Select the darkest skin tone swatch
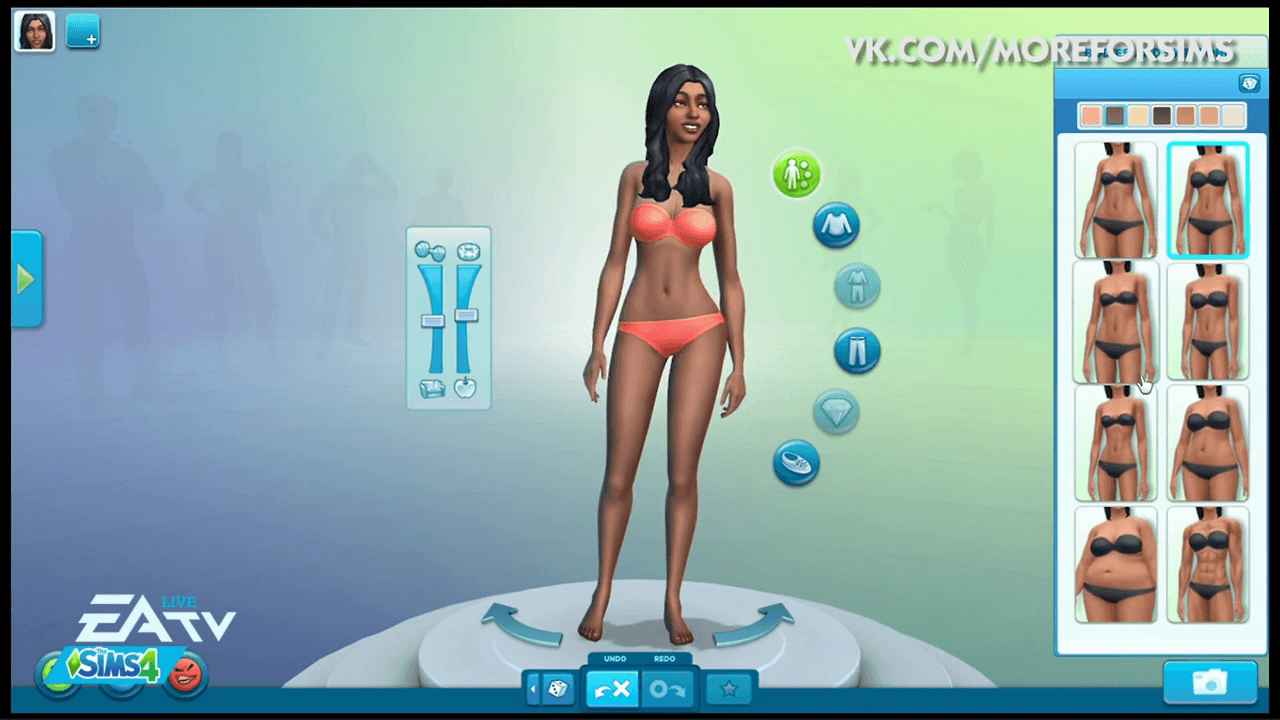This screenshot has height=720, width=1280. 1161,115
